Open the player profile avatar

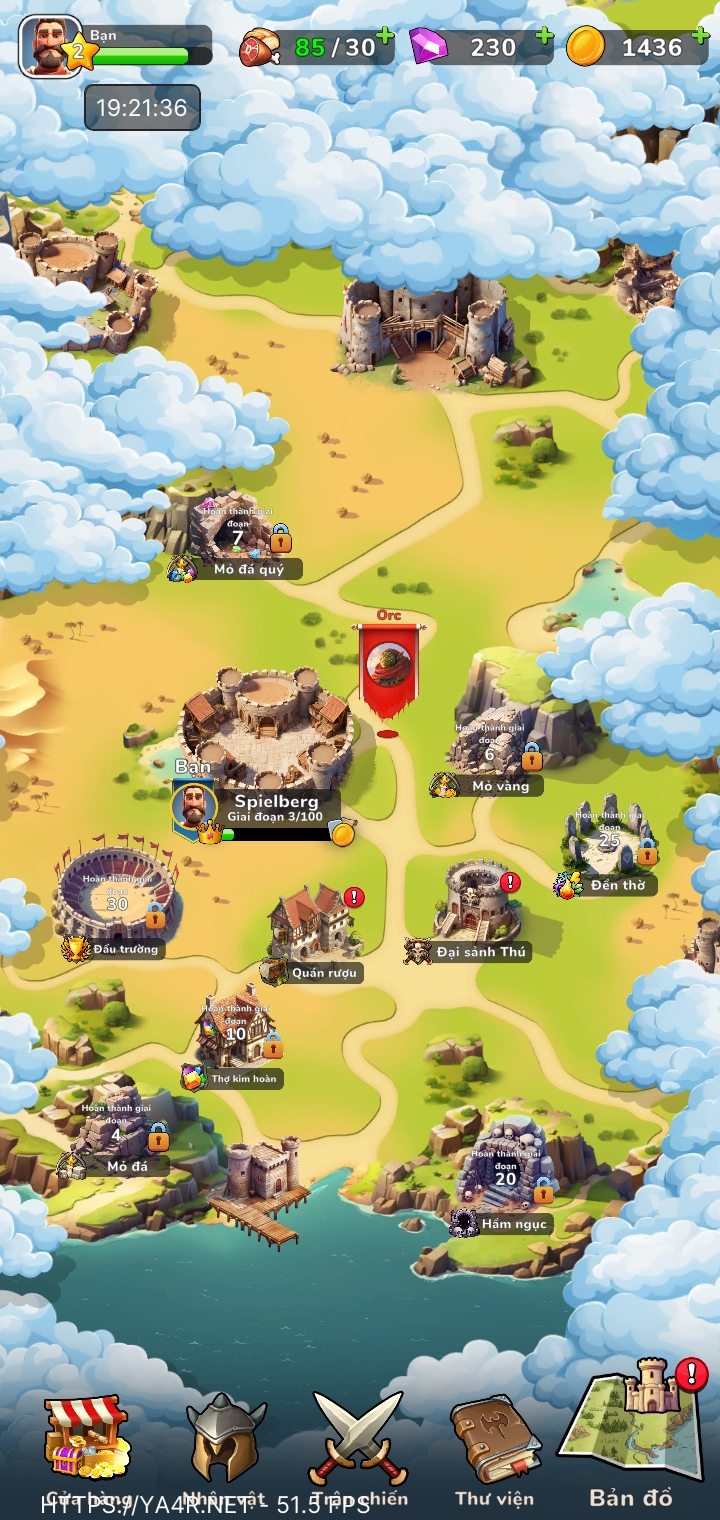click(48, 47)
